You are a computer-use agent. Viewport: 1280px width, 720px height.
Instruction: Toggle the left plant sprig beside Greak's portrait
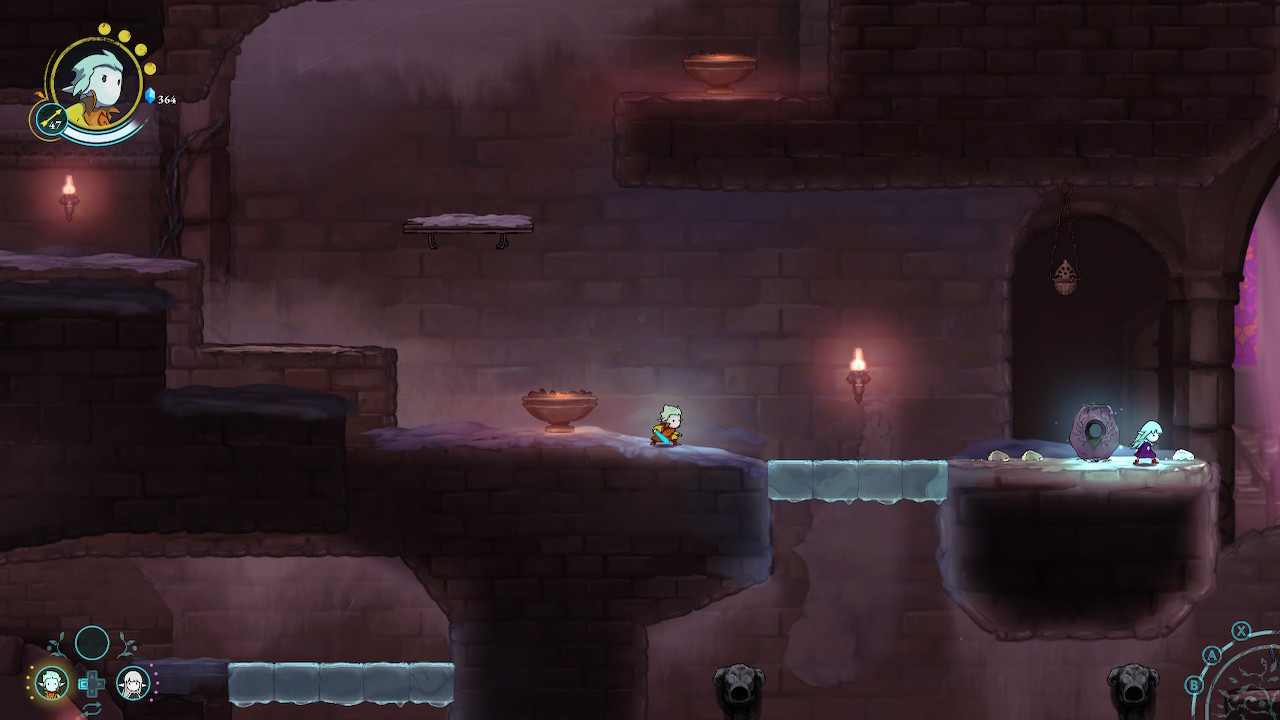58,644
